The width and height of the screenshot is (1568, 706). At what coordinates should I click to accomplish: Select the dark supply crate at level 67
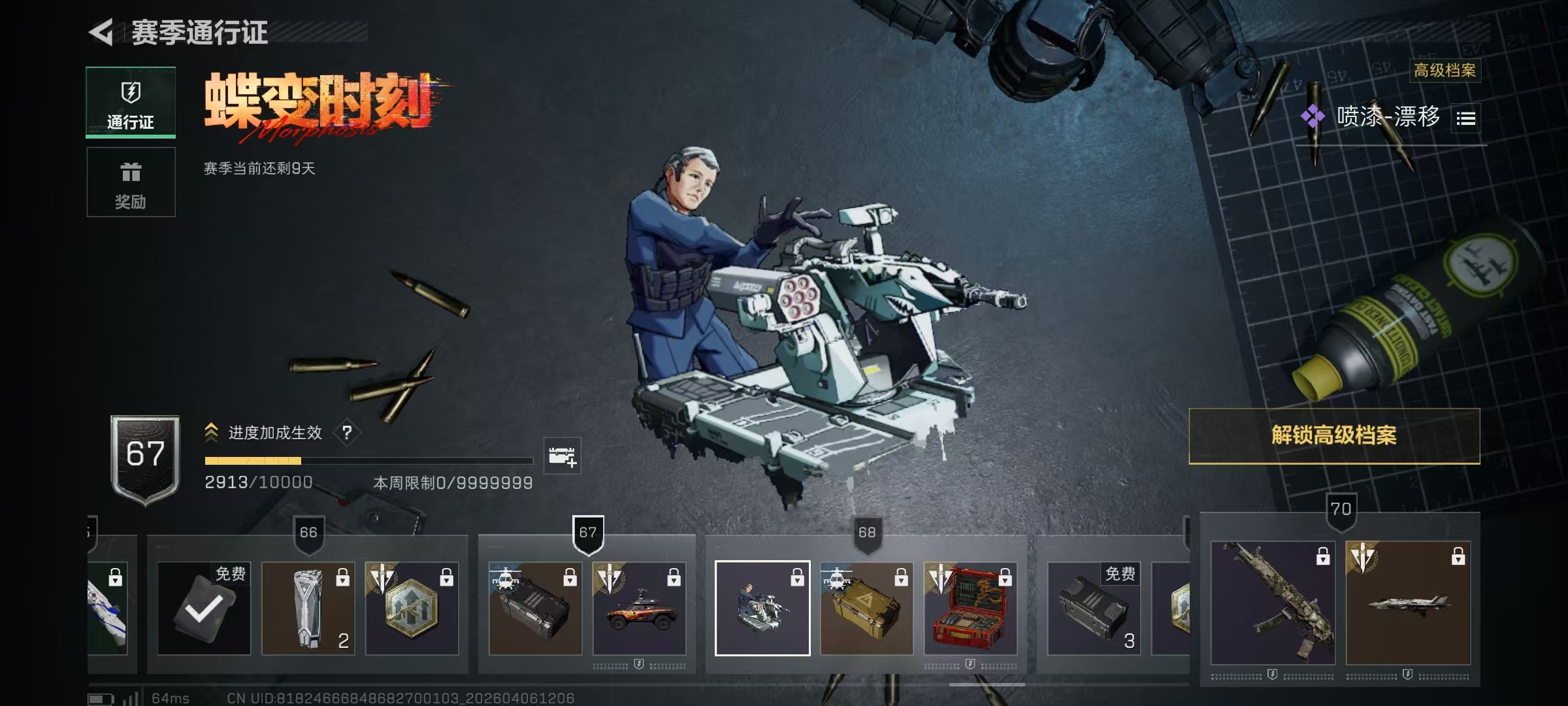[535, 609]
